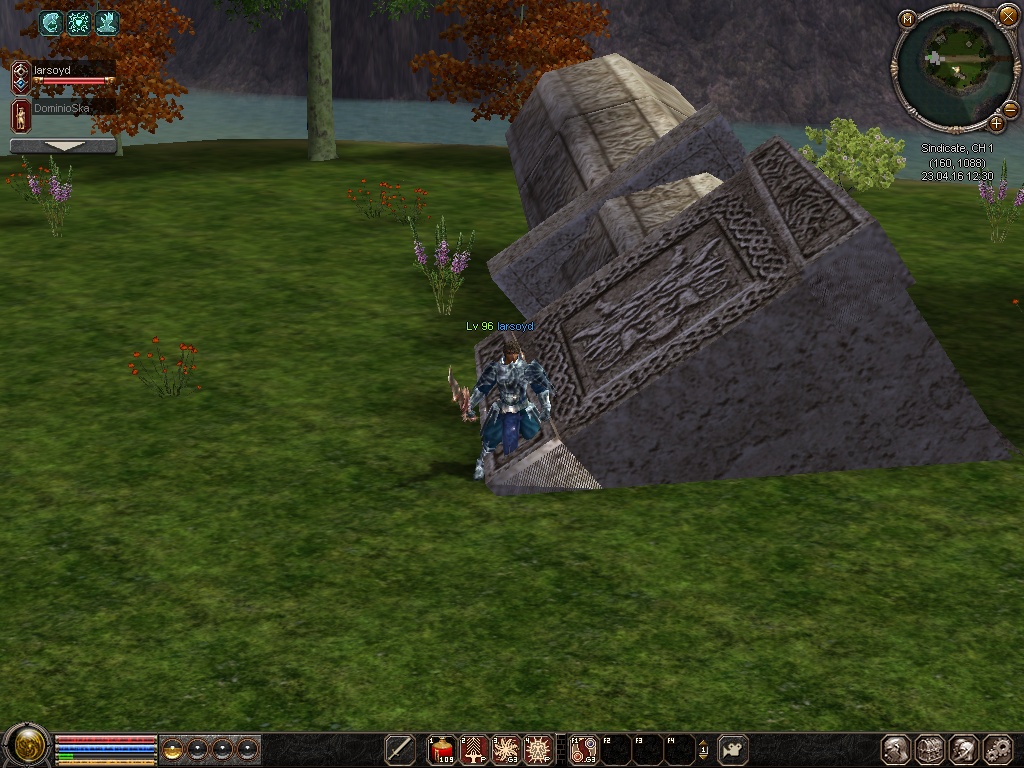Toggle the camera view button

click(734, 749)
